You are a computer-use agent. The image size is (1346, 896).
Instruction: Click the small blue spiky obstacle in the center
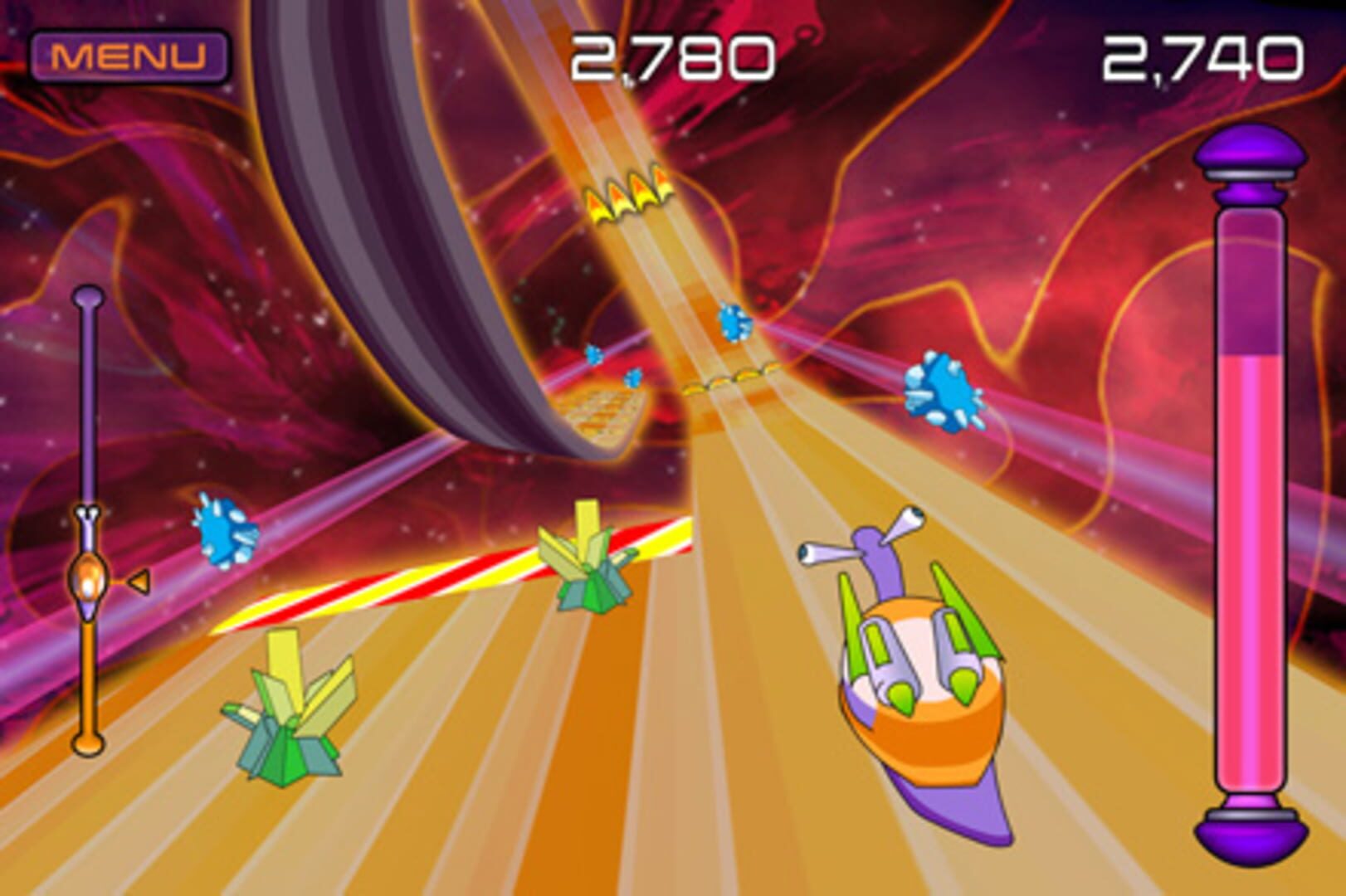pyautogui.click(x=594, y=353)
